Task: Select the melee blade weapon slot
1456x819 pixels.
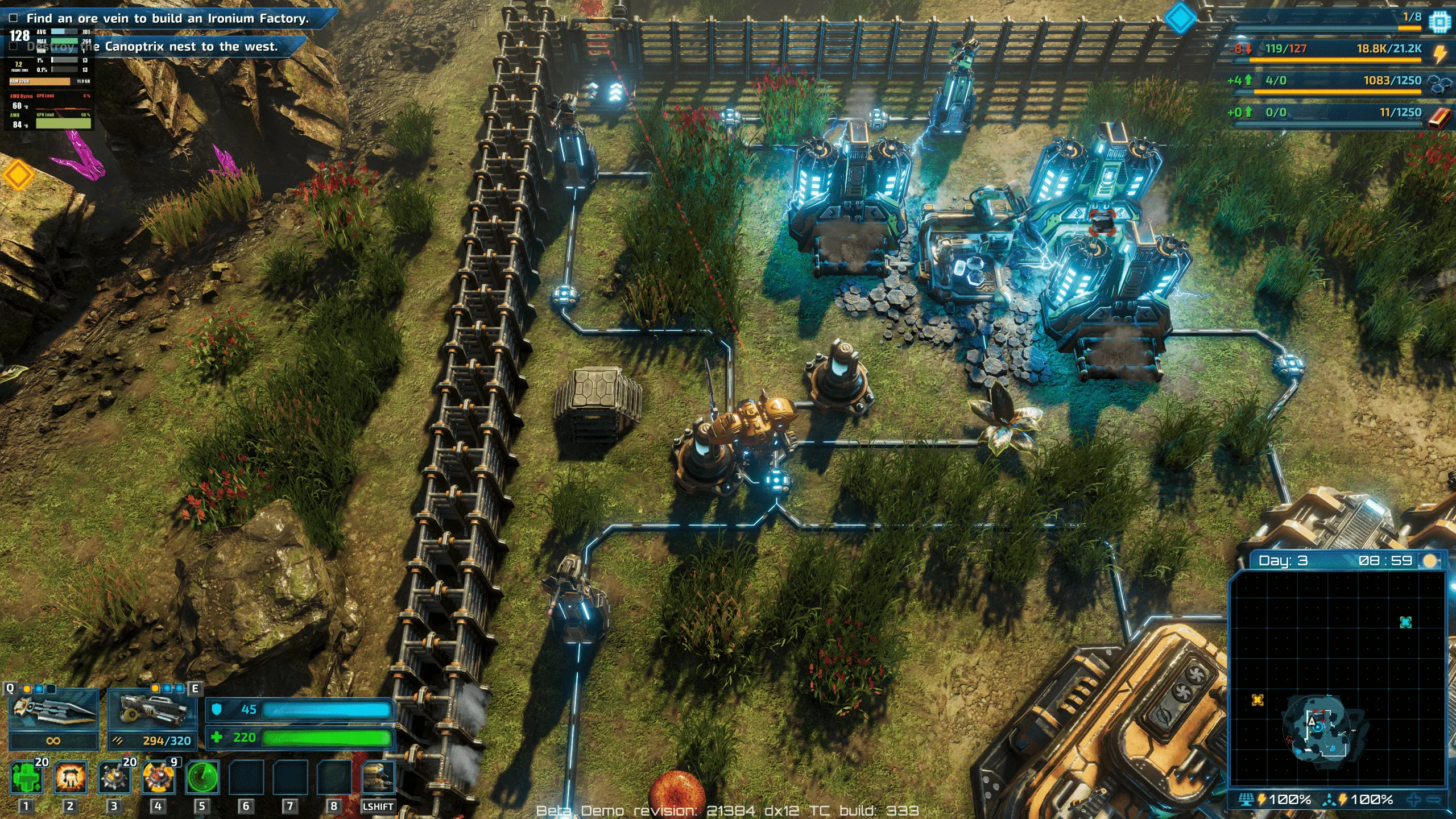Action: [53, 712]
